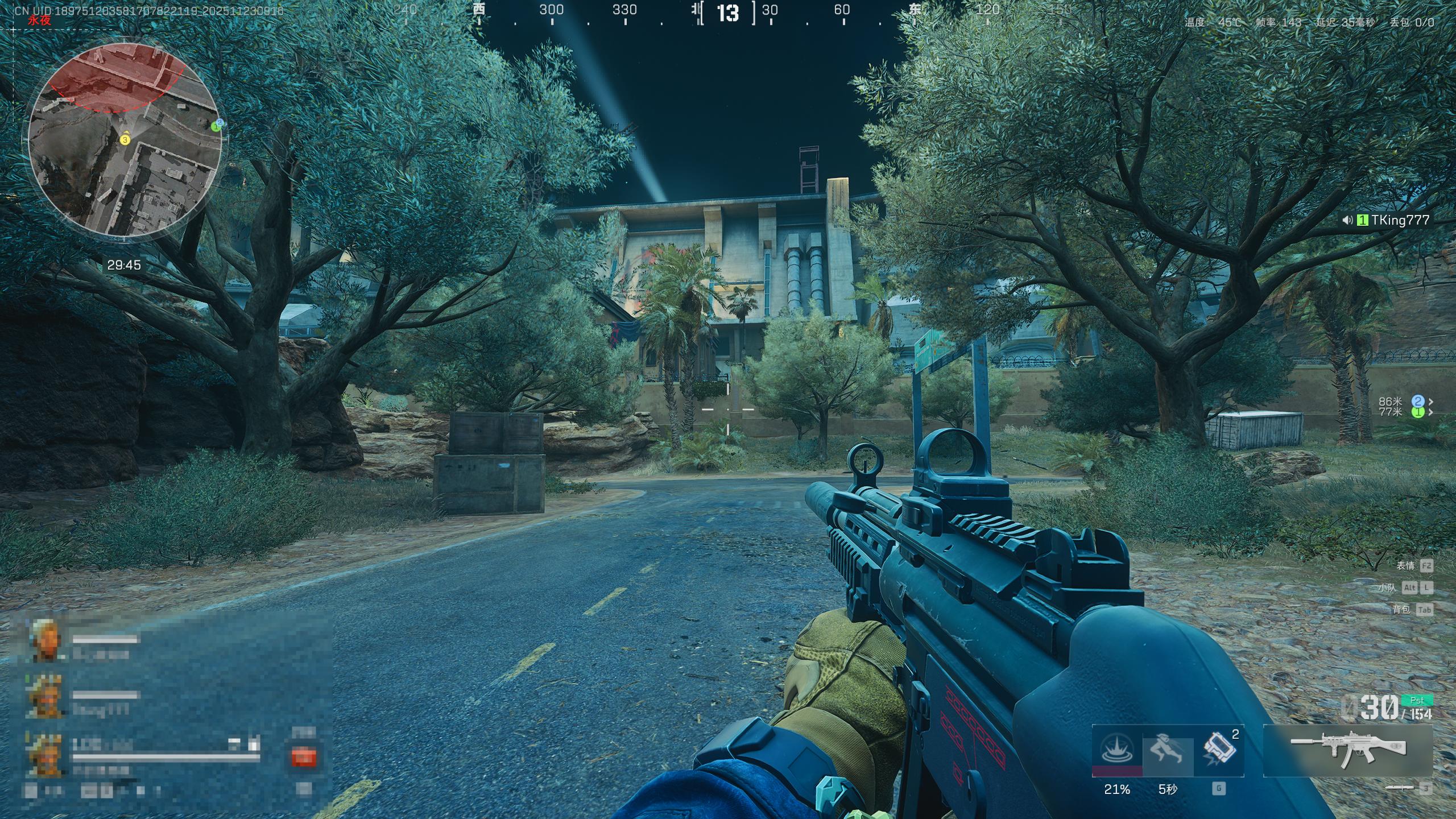Click the red item icon in squad panel
The width and height of the screenshot is (1456, 819).
coord(303,757)
